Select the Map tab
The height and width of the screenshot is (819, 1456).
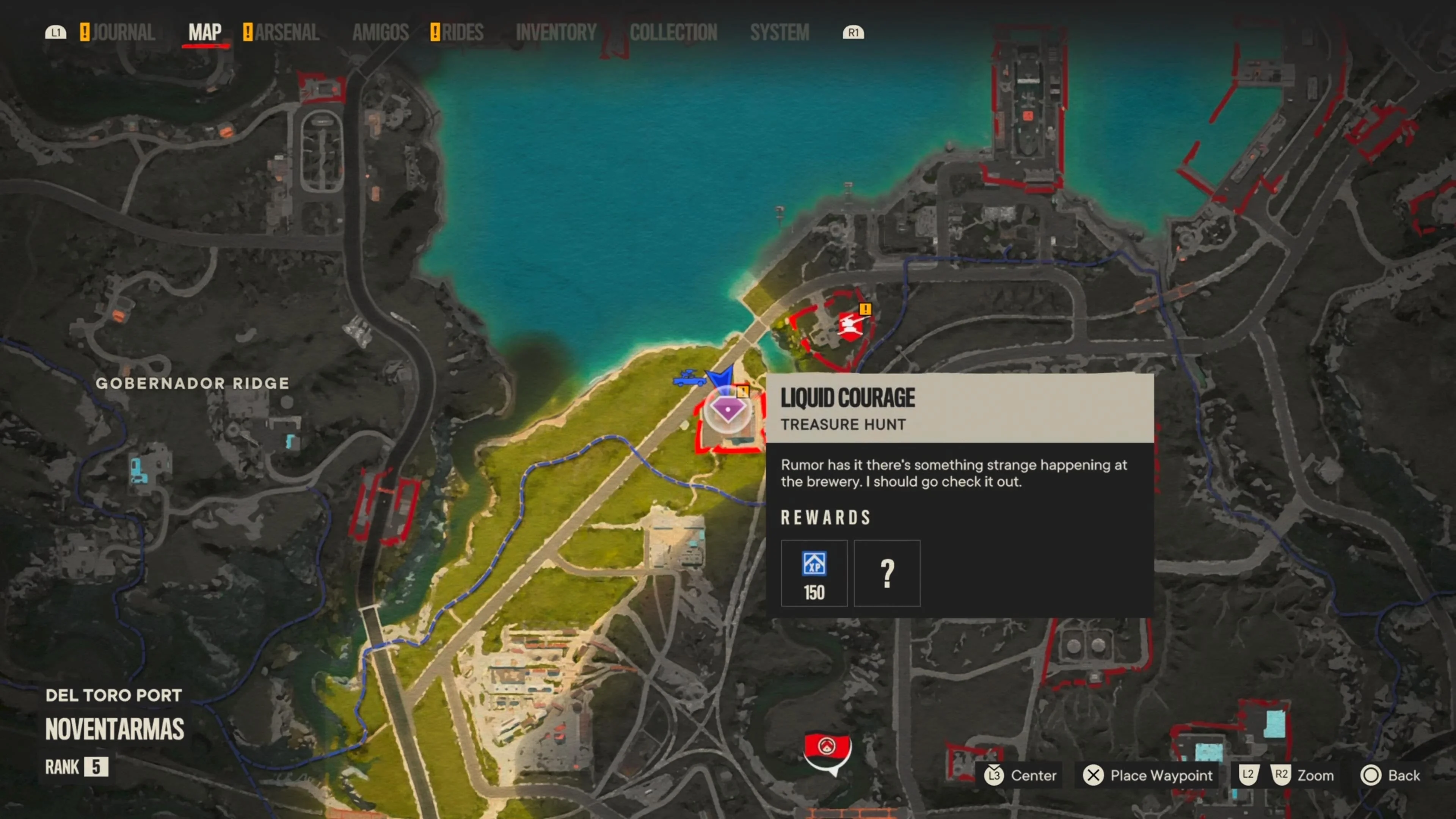tap(205, 32)
